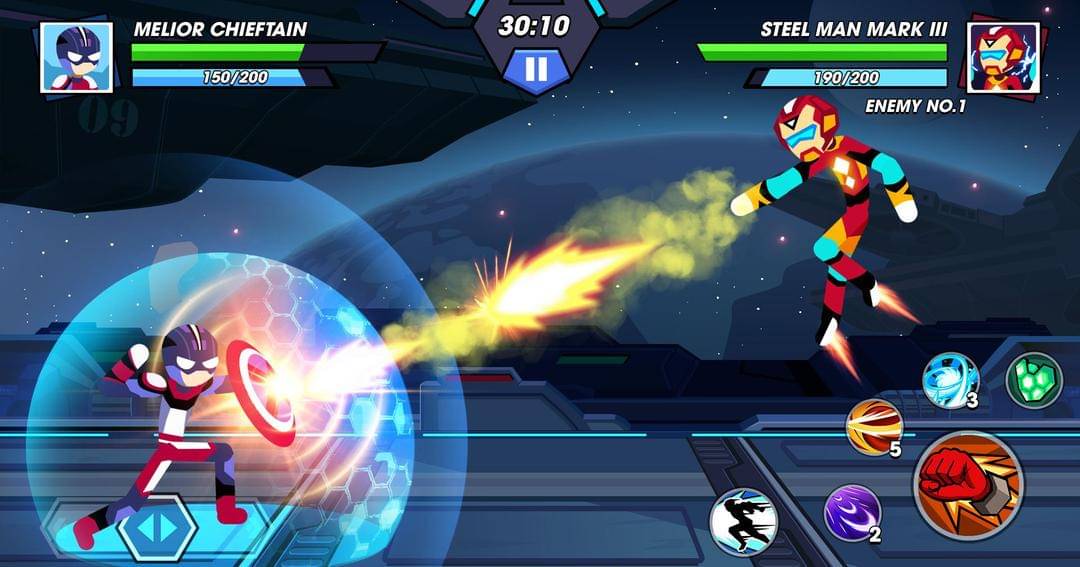The image size is (1080, 567).
Task: Trigger the blue energy vortex skill
Action: (x=949, y=380)
